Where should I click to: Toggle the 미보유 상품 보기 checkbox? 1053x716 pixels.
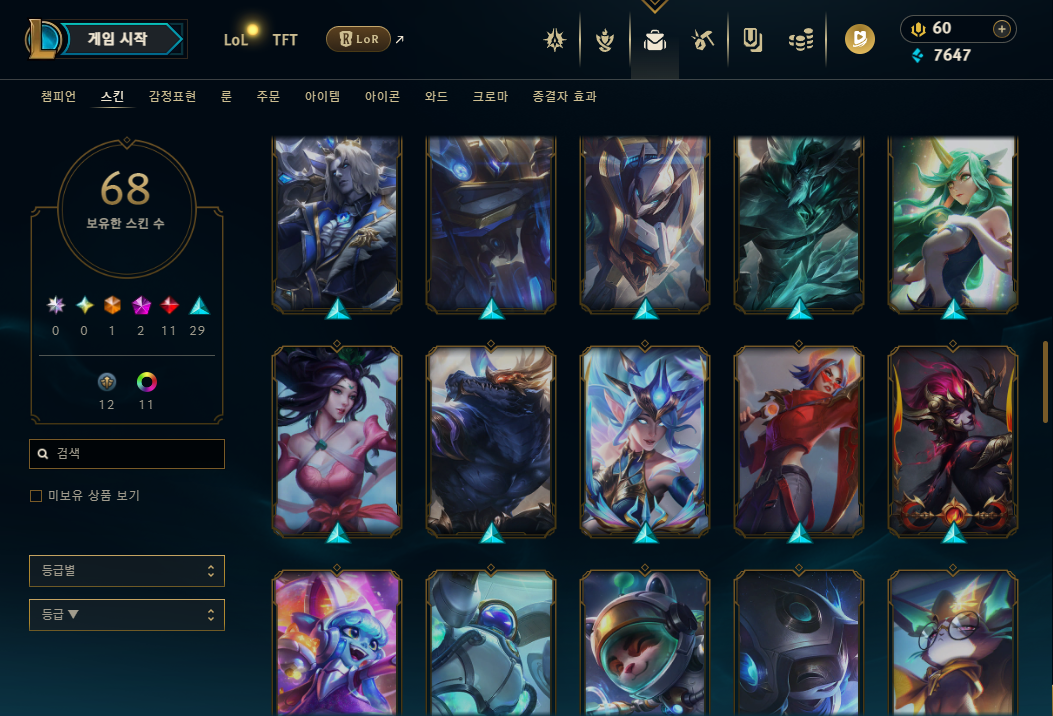pyautogui.click(x=36, y=496)
